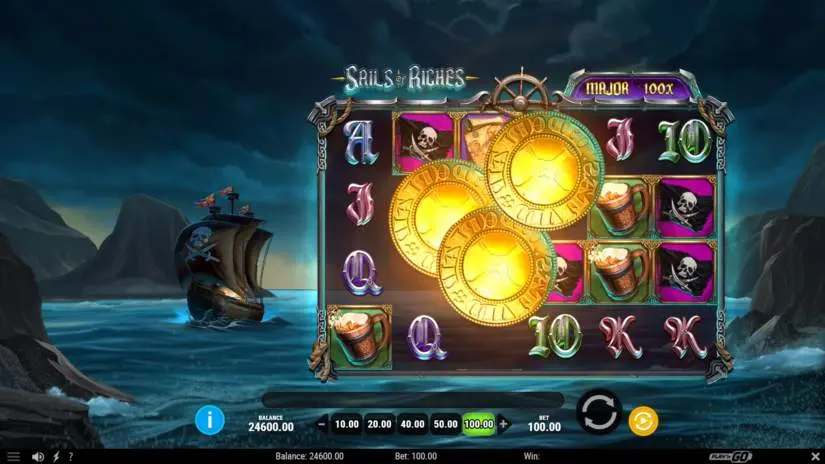Toggle the lightning bolt fast play
Image resolution: width=825 pixels, height=464 pixels.
(x=55, y=457)
